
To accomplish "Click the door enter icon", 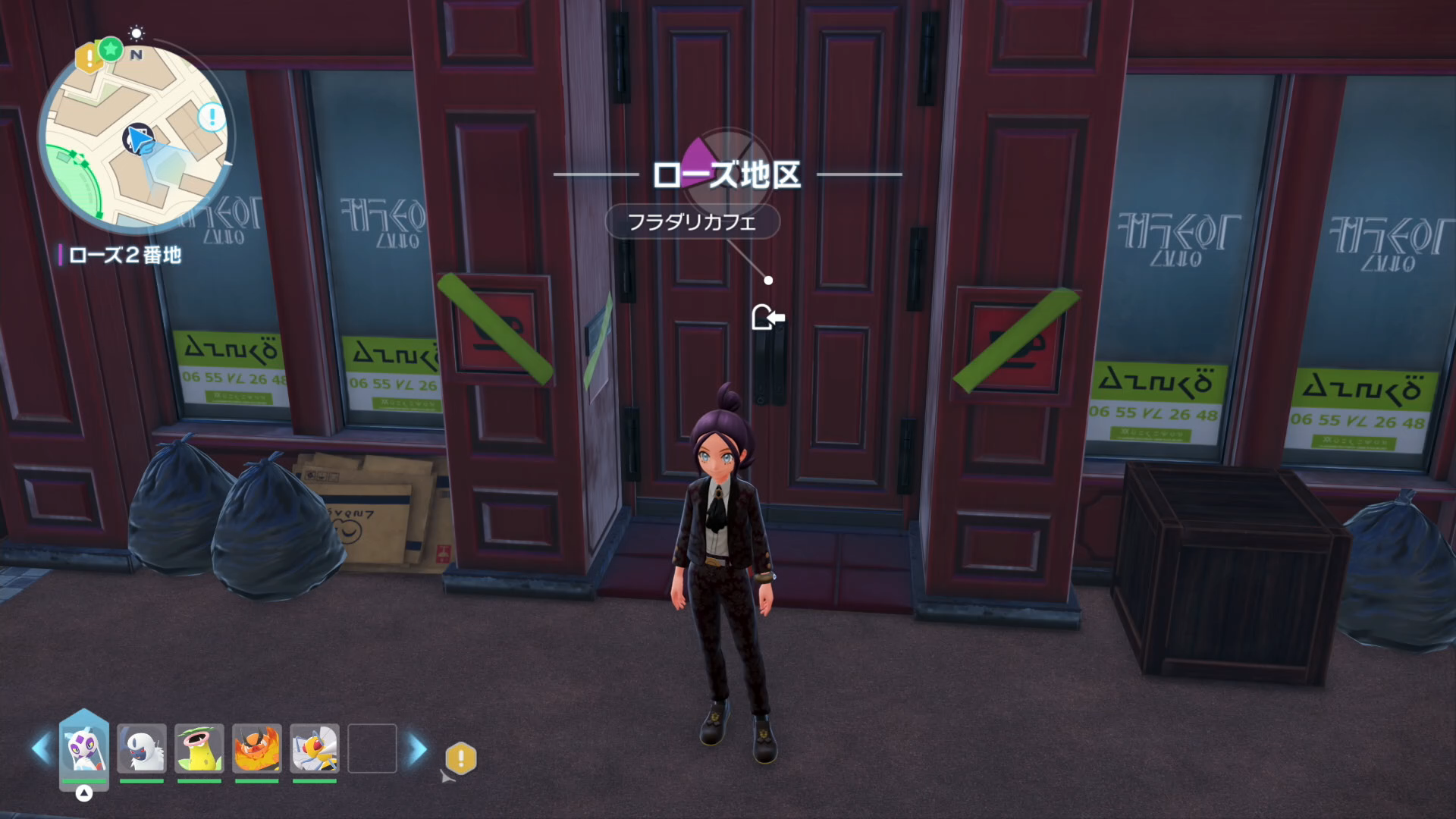I will [x=767, y=317].
